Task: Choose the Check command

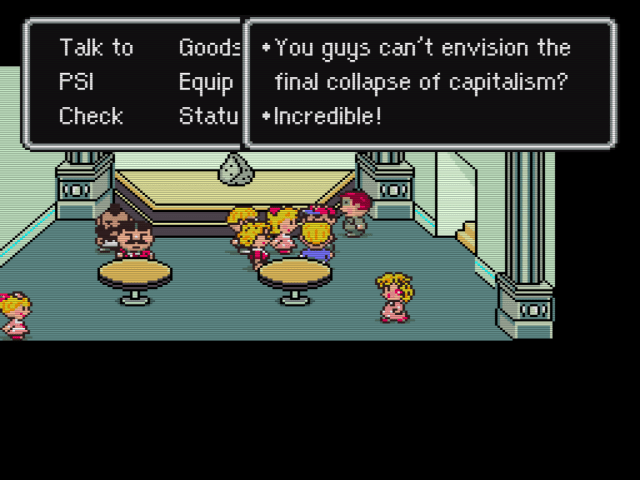Action: (91, 116)
